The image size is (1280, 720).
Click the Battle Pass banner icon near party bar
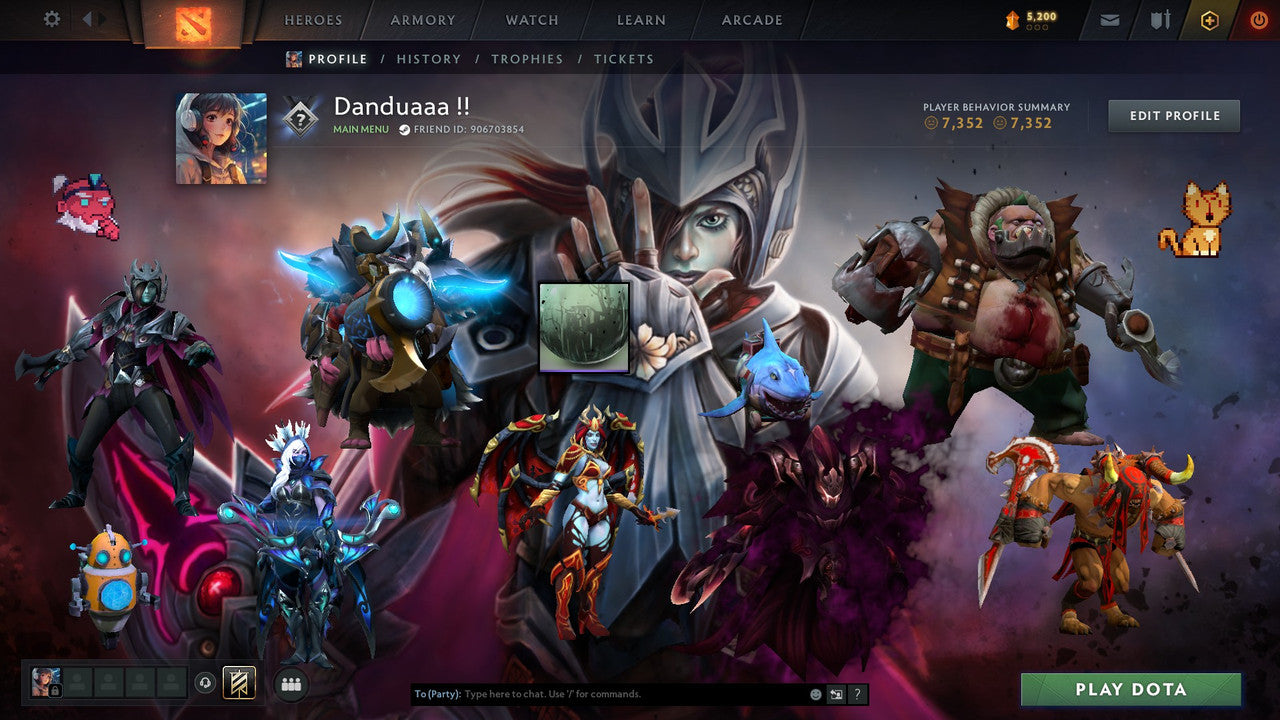pos(237,683)
